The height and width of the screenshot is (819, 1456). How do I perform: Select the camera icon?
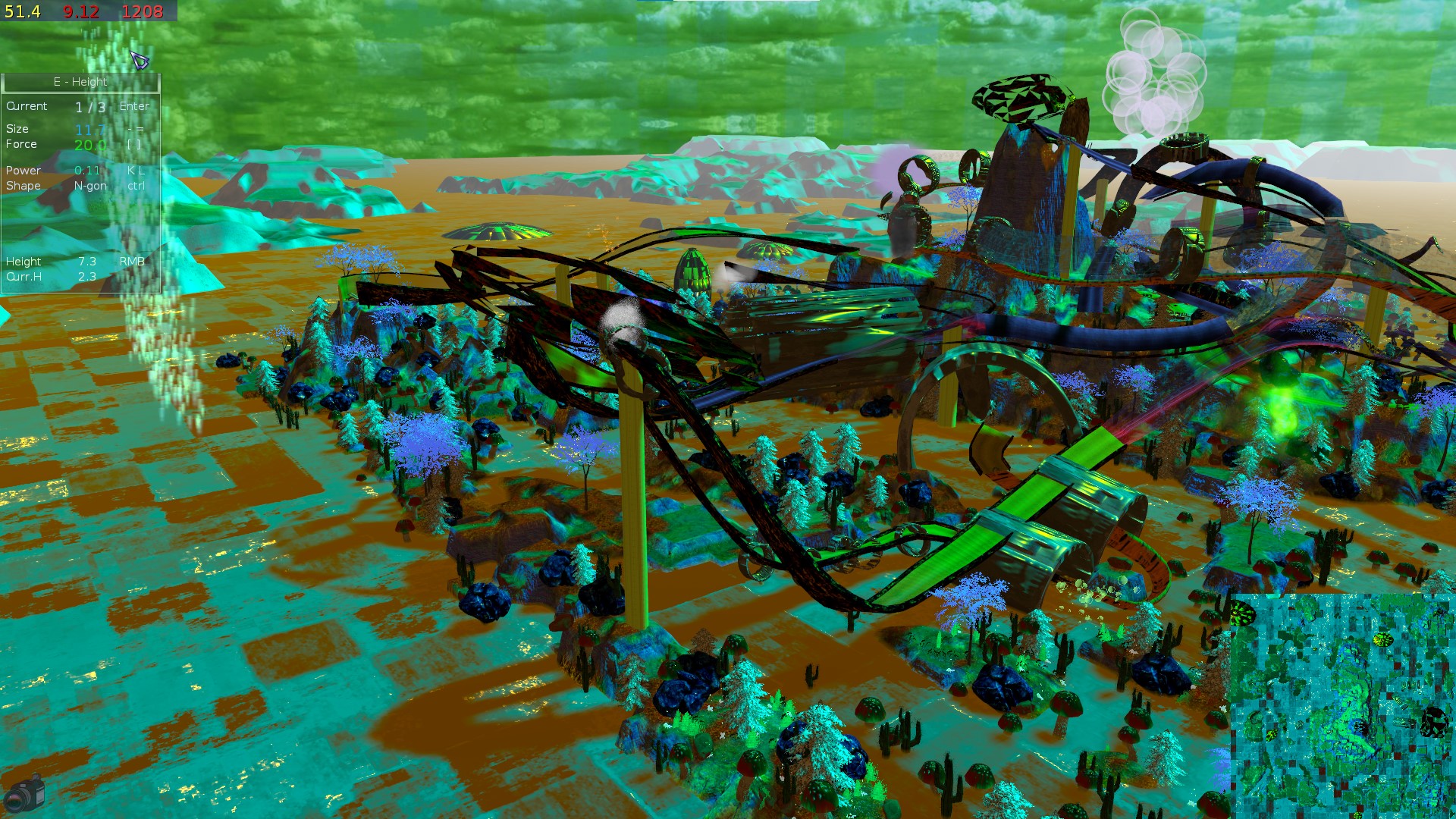click(24, 793)
